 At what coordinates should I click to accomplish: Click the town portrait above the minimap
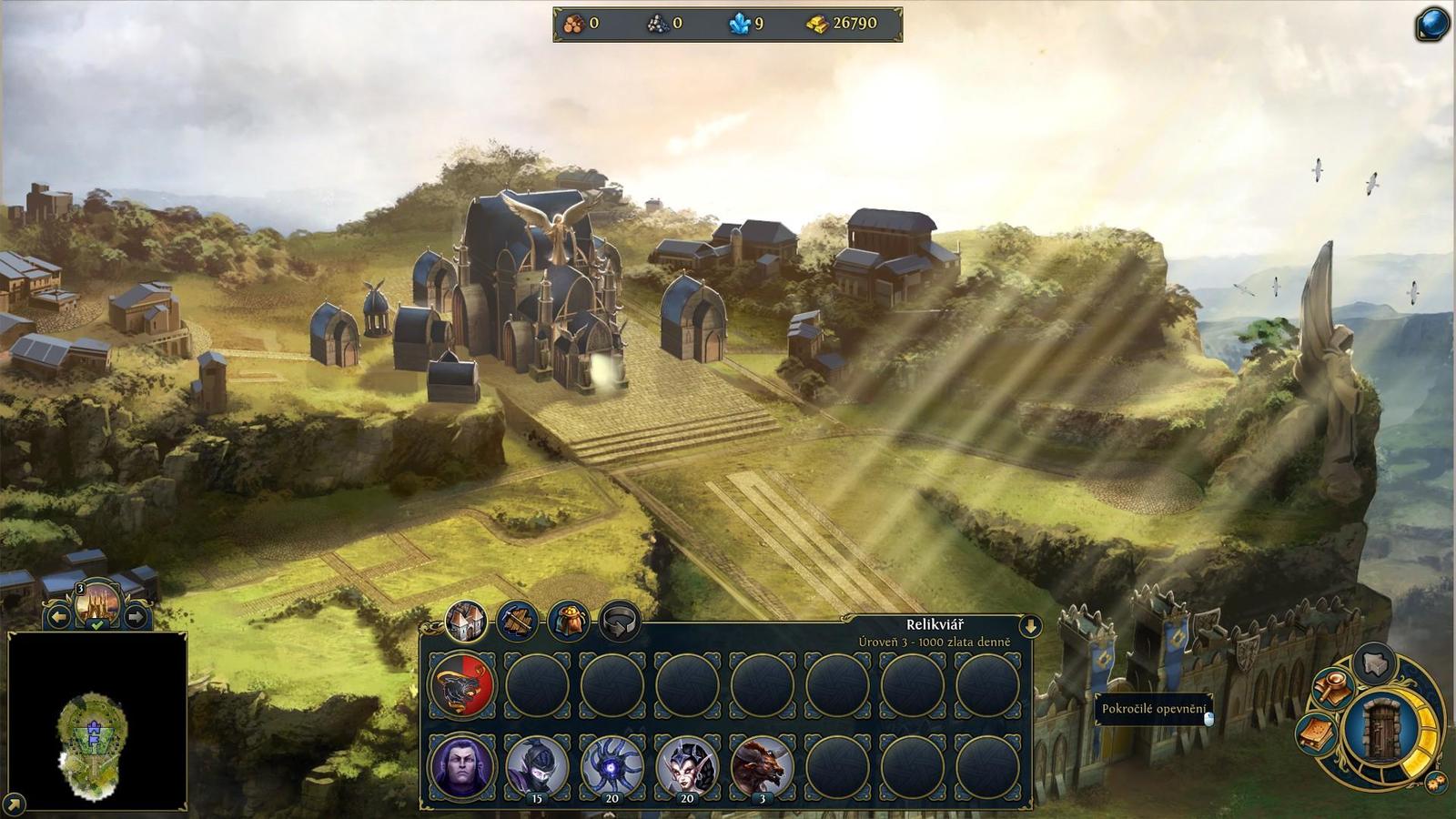tap(97, 602)
